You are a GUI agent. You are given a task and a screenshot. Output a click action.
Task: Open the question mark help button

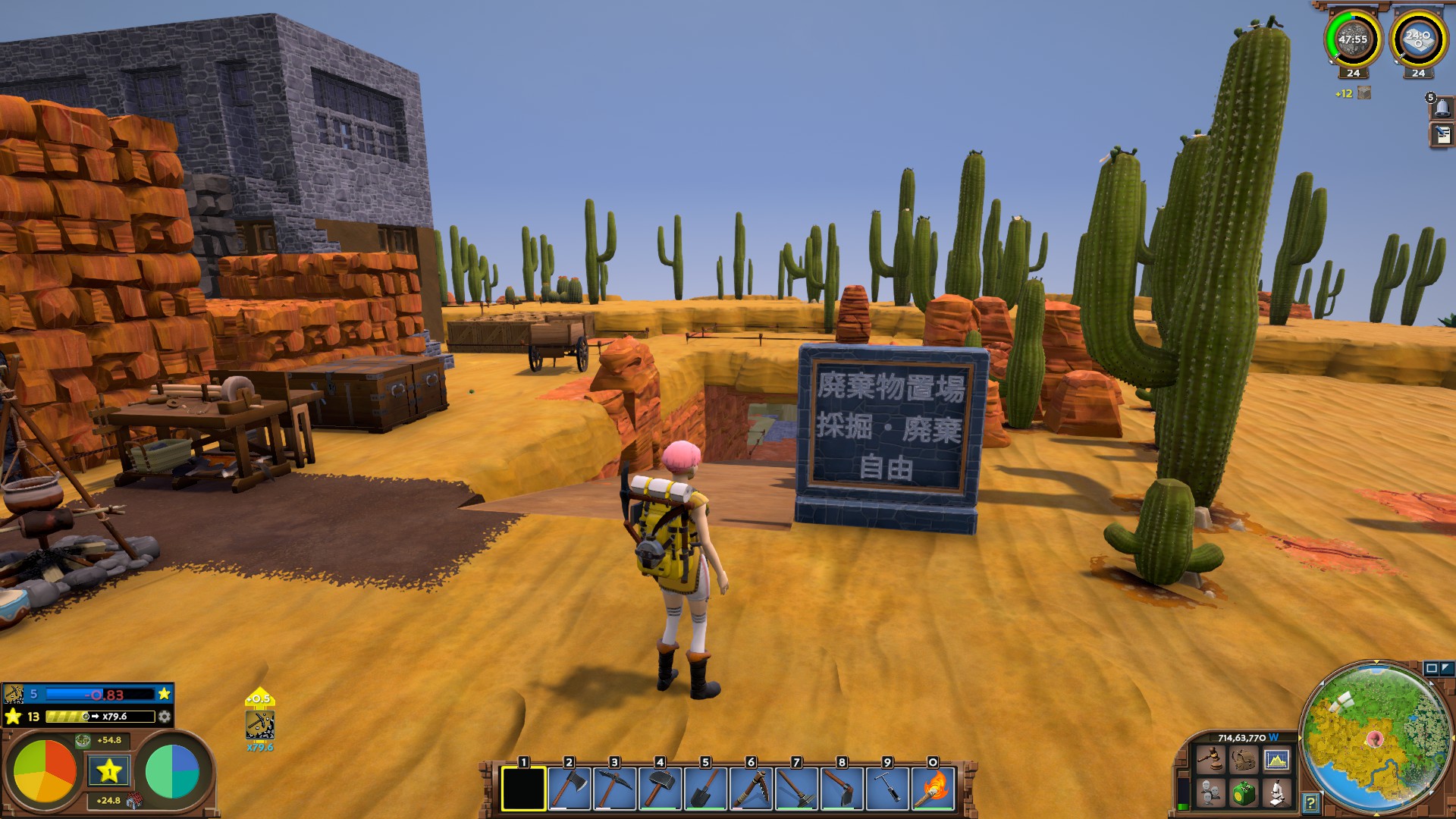click(x=1310, y=802)
